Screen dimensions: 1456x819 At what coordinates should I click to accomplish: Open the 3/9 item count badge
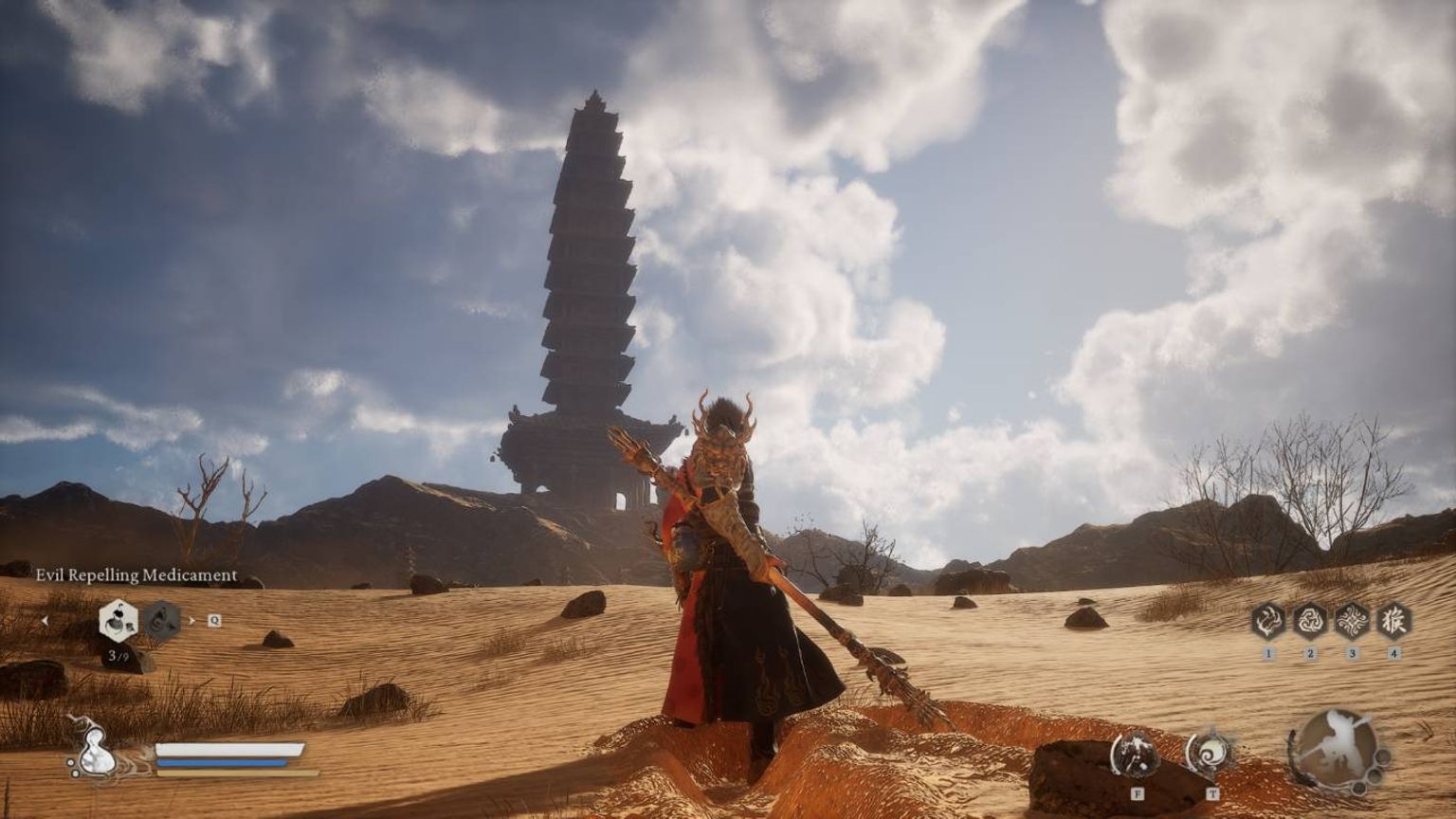(117, 656)
